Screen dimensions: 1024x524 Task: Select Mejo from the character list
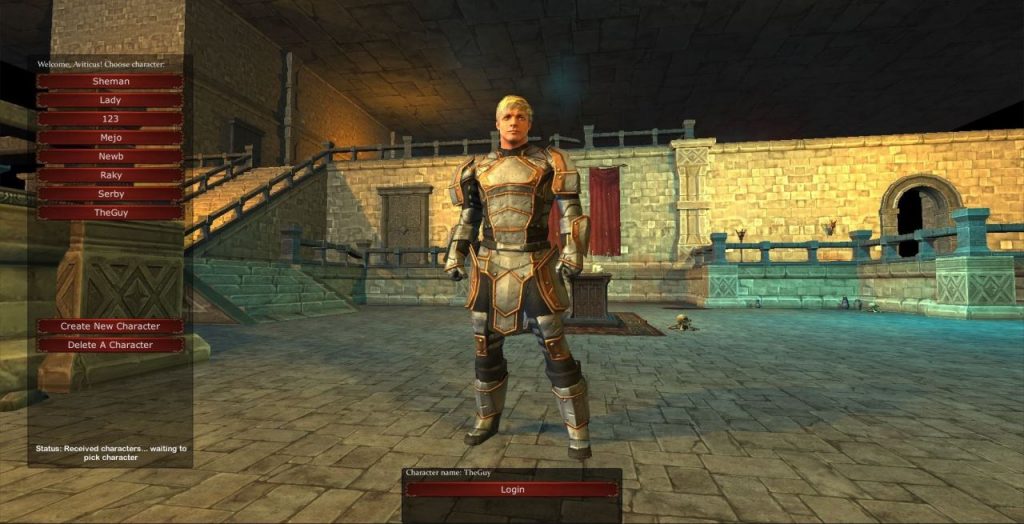110,138
